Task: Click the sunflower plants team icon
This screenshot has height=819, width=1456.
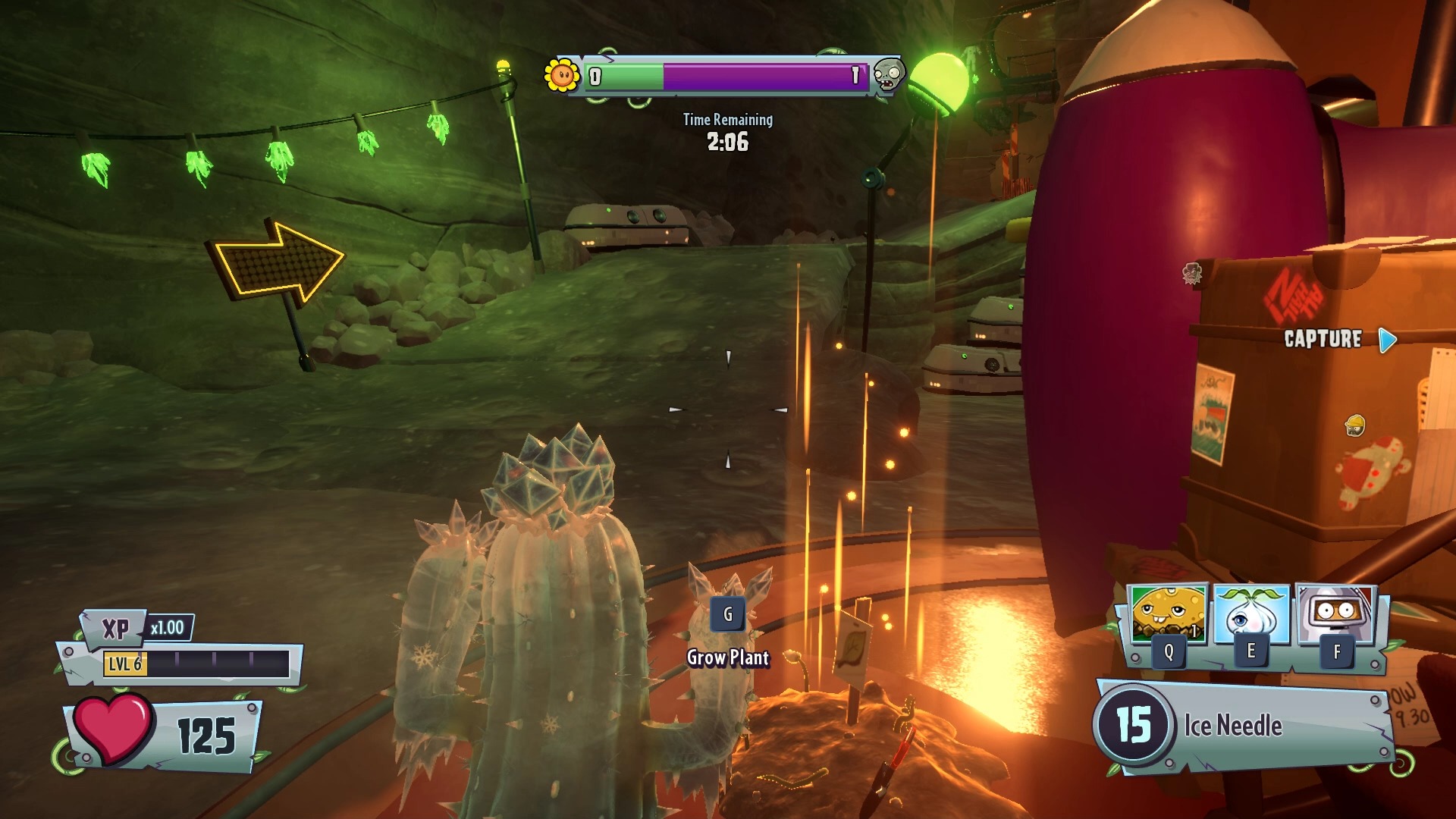Action: tap(562, 76)
